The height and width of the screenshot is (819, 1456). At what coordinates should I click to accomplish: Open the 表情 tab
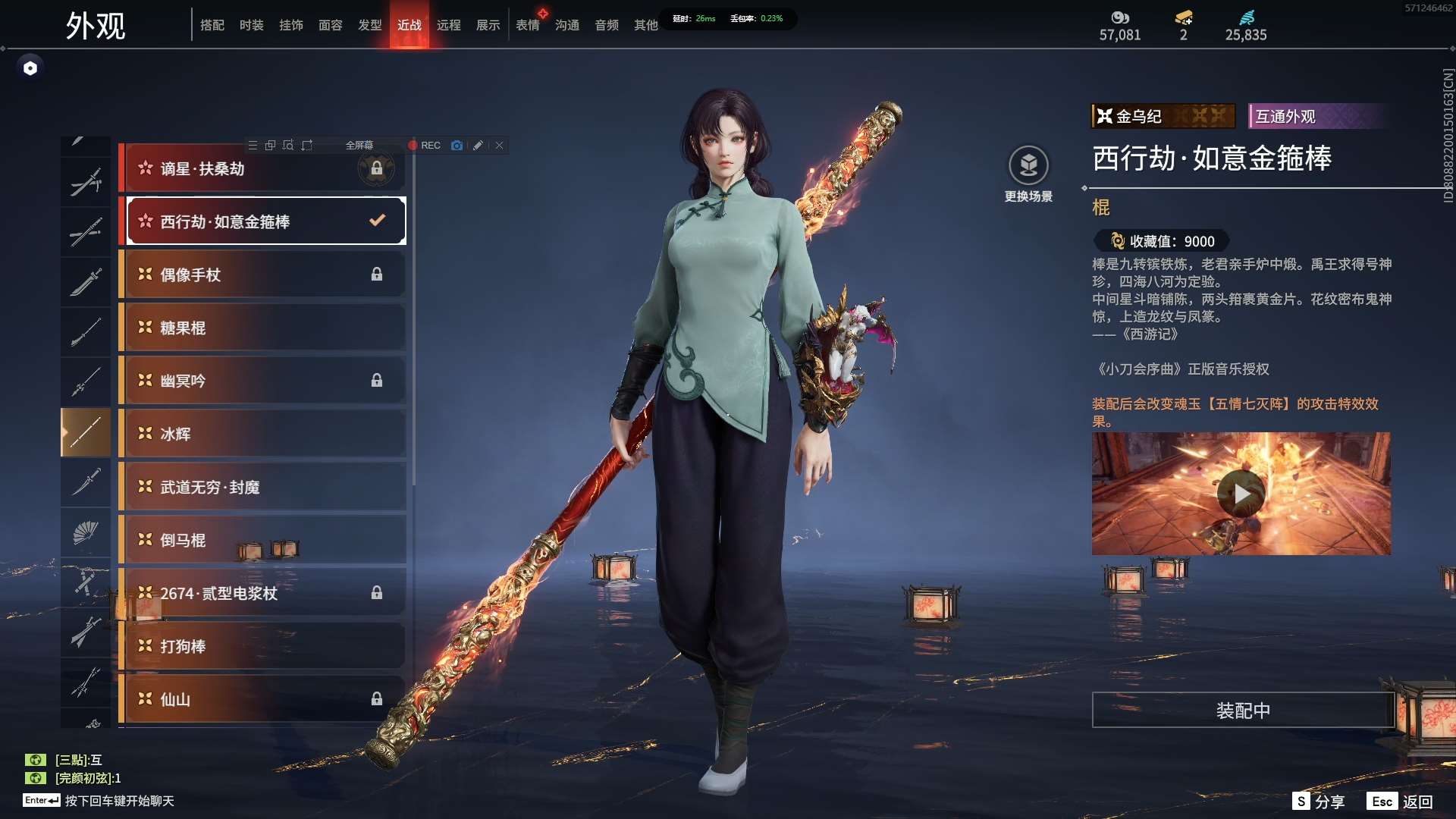(x=528, y=25)
